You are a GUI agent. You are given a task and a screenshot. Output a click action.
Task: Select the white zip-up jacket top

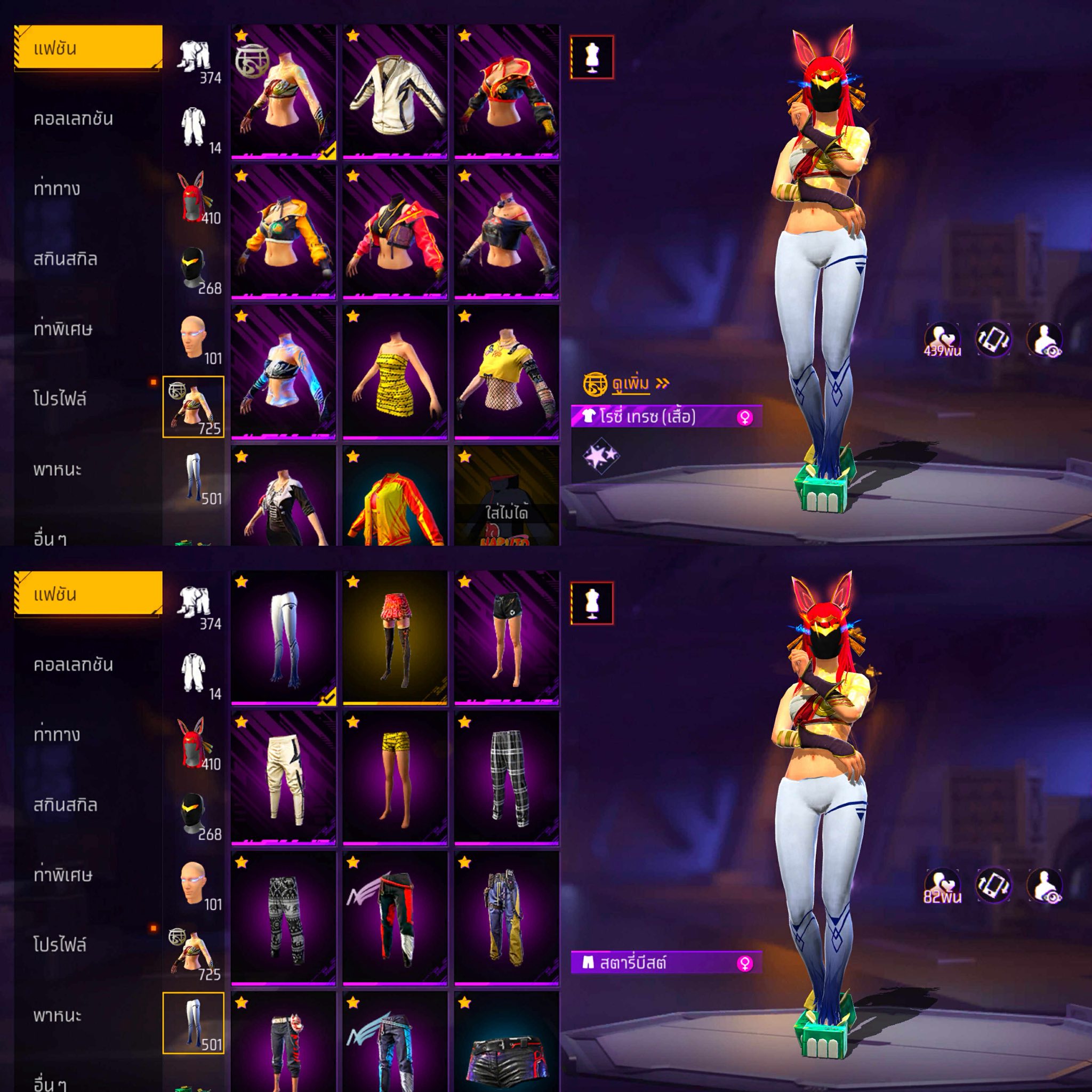(x=395, y=92)
